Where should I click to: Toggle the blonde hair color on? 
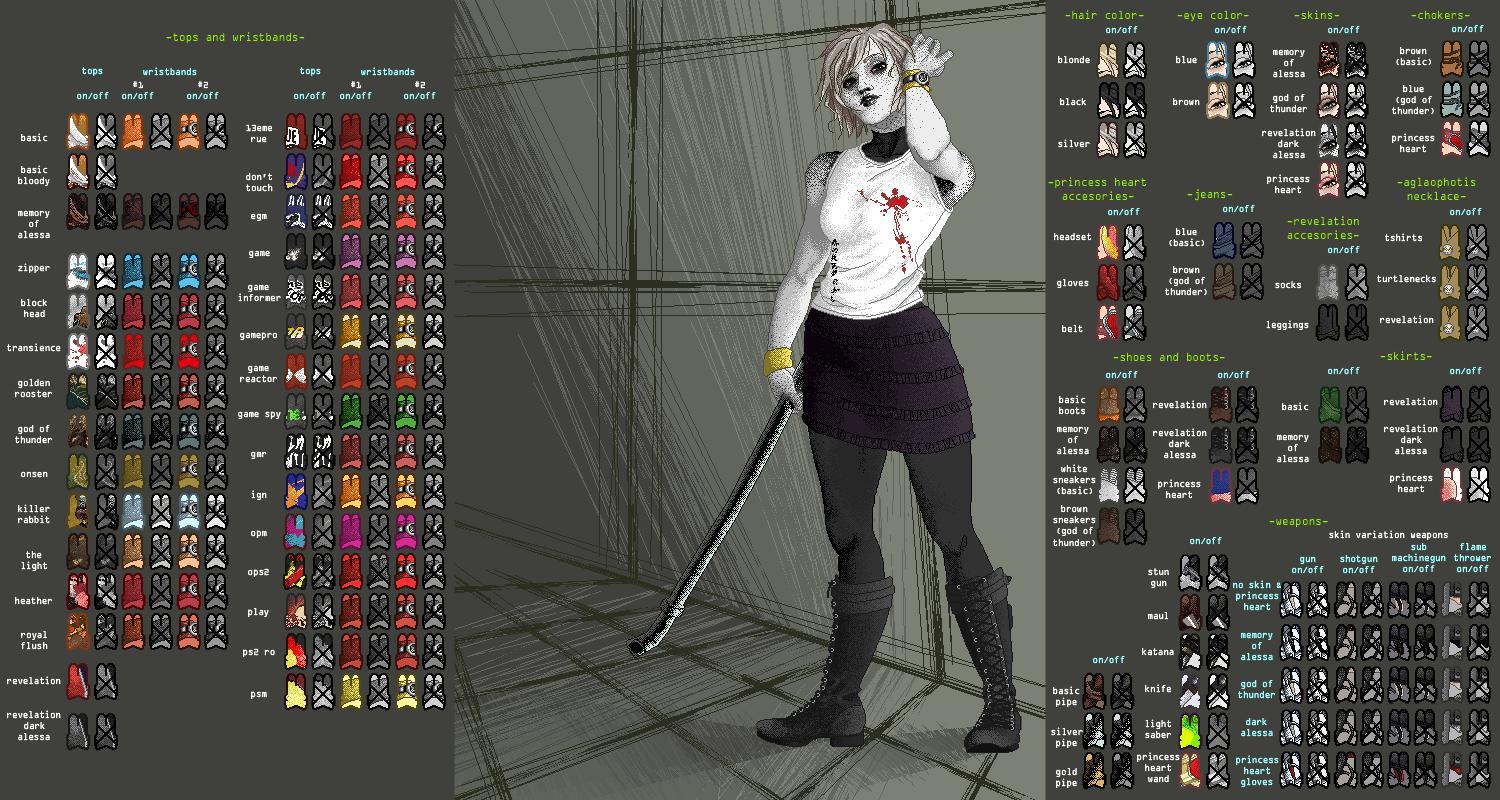(1107, 61)
